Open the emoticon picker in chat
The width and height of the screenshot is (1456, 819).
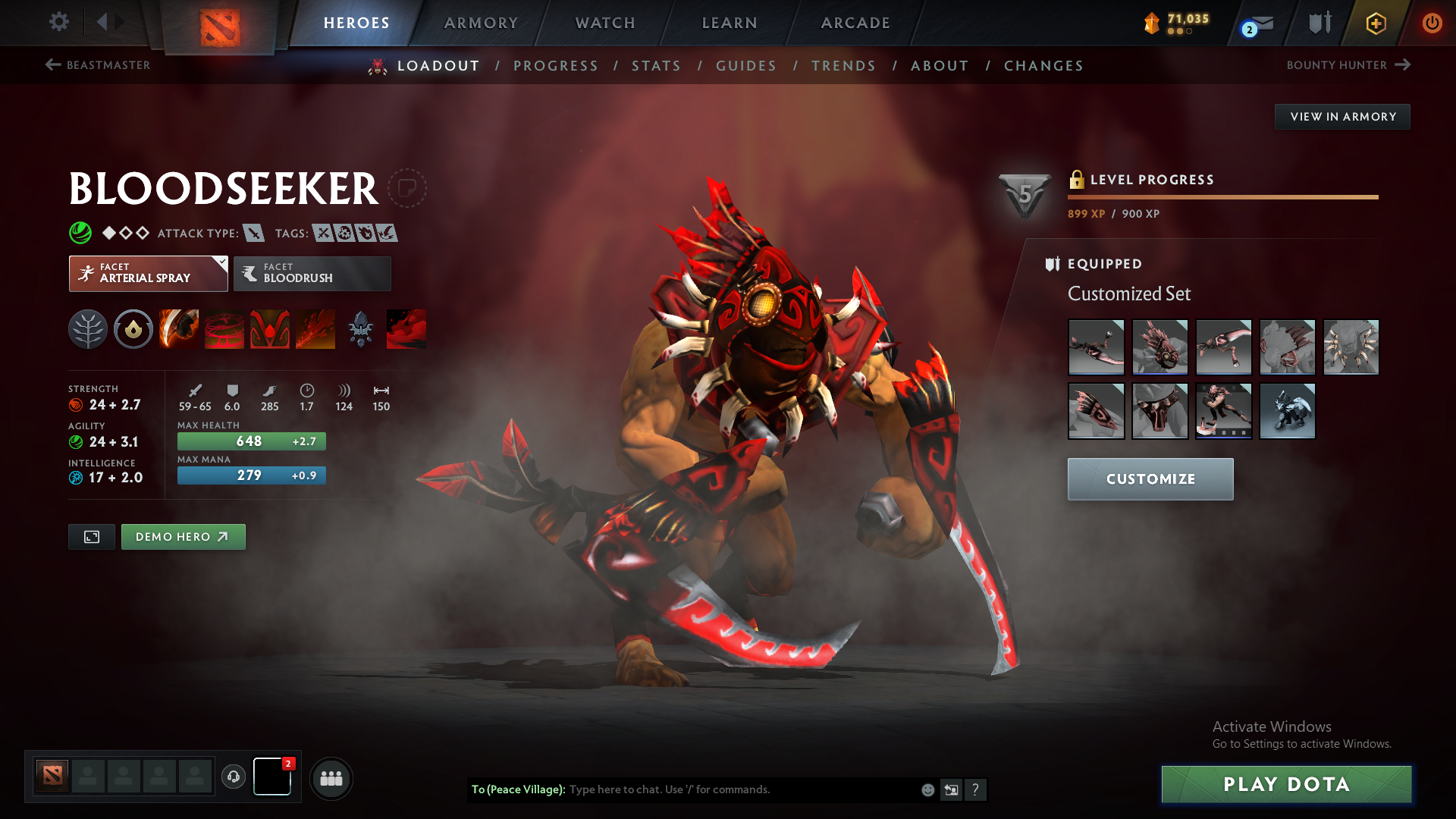point(927,789)
